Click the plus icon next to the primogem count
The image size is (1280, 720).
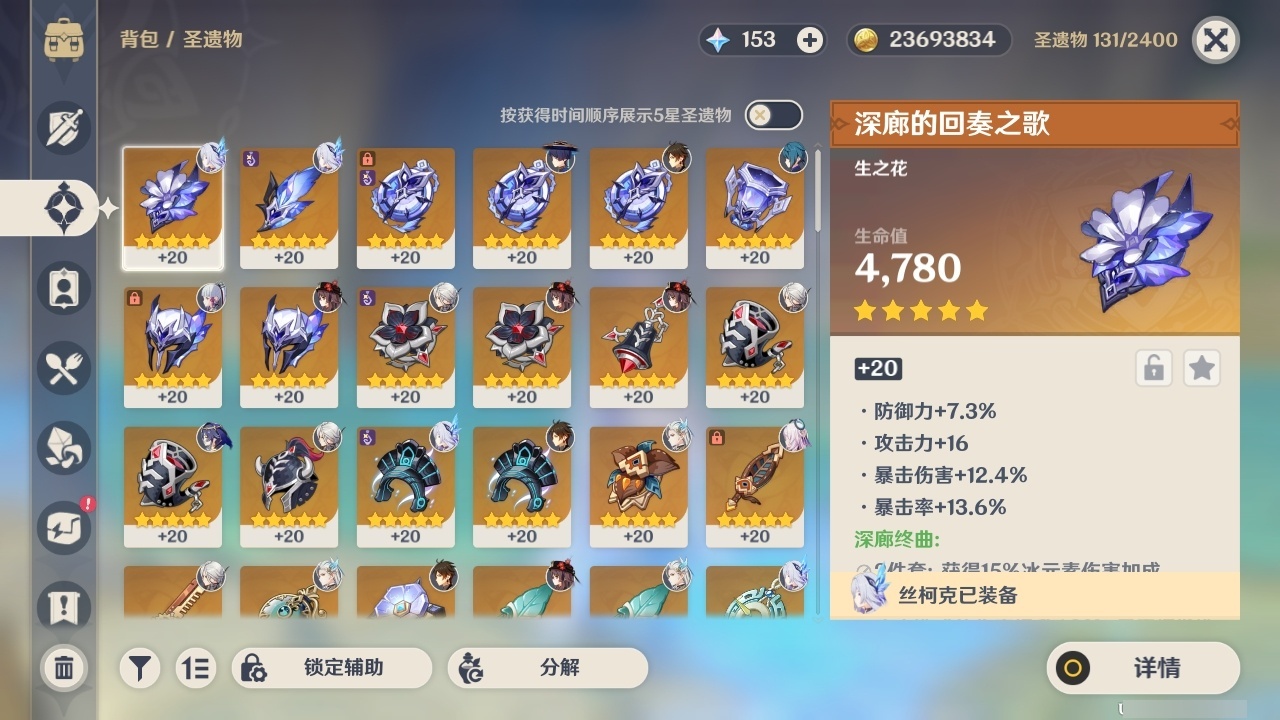point(806,40)
